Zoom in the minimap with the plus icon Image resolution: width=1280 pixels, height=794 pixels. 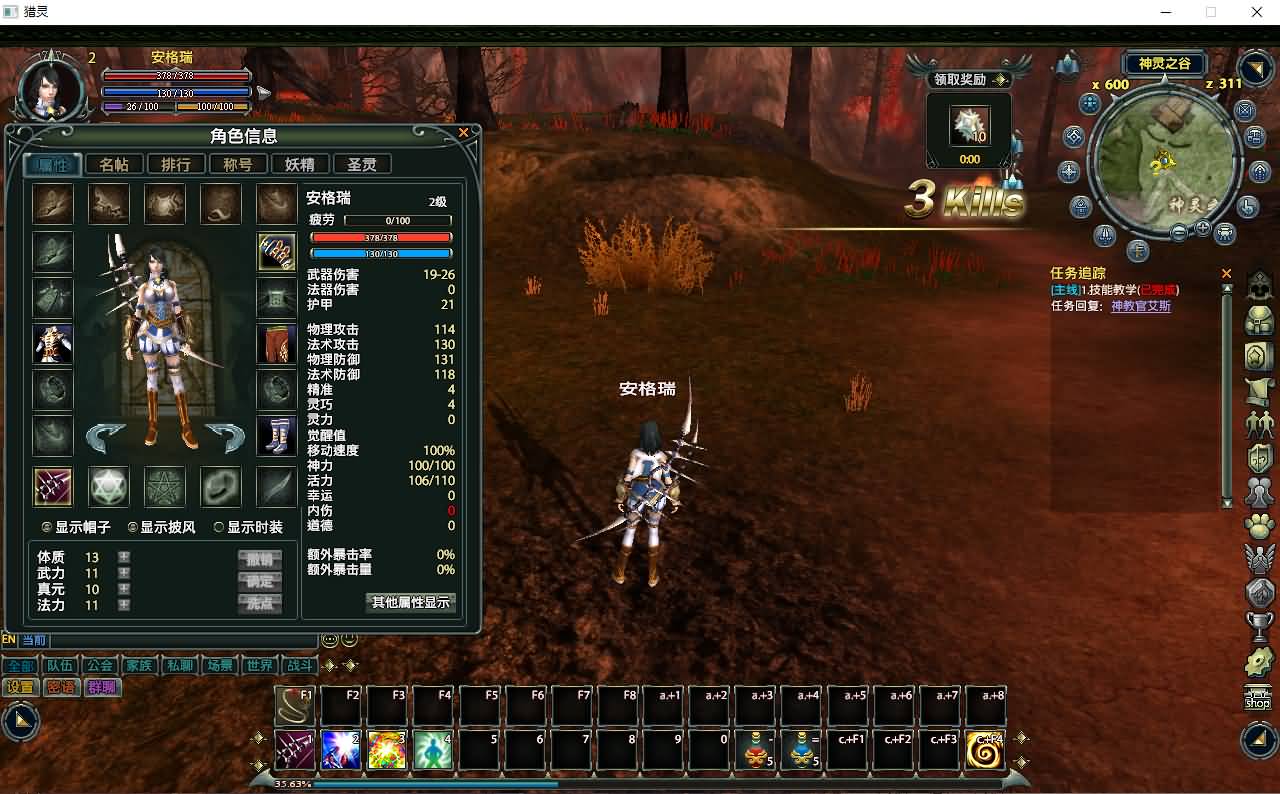point(1202,227)
